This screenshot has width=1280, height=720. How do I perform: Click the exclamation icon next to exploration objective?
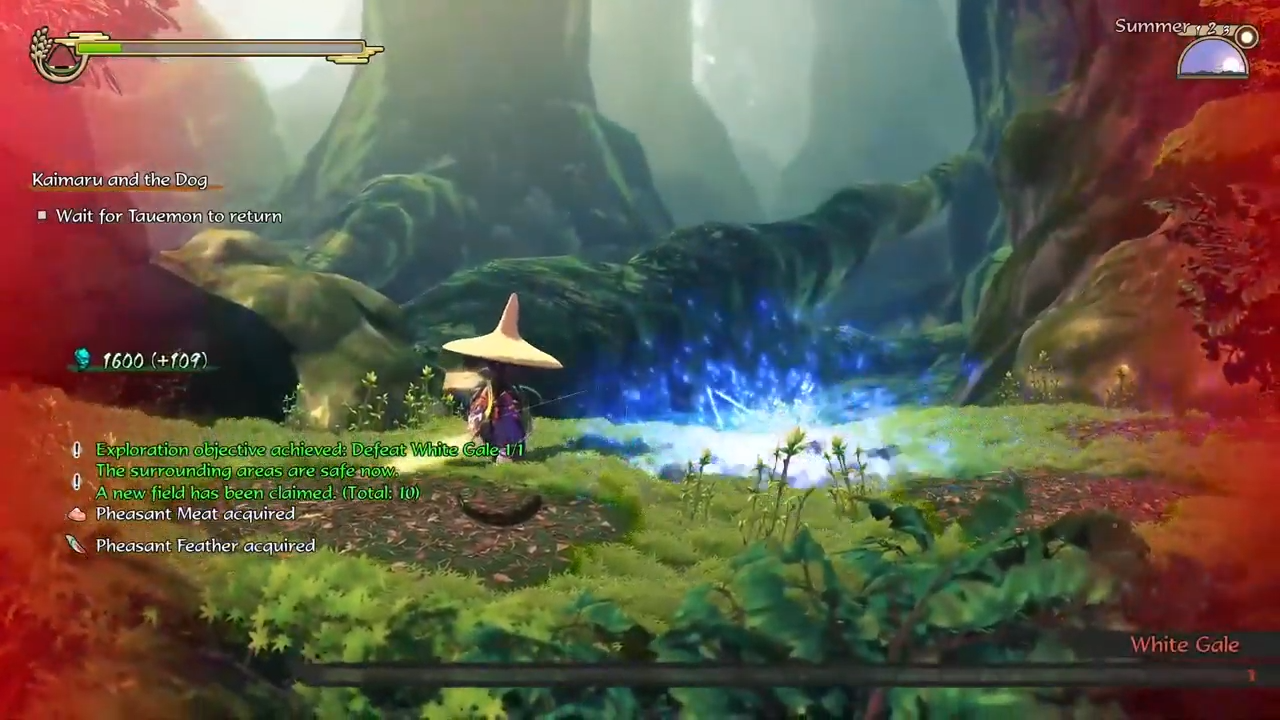(x=76, y=450)
